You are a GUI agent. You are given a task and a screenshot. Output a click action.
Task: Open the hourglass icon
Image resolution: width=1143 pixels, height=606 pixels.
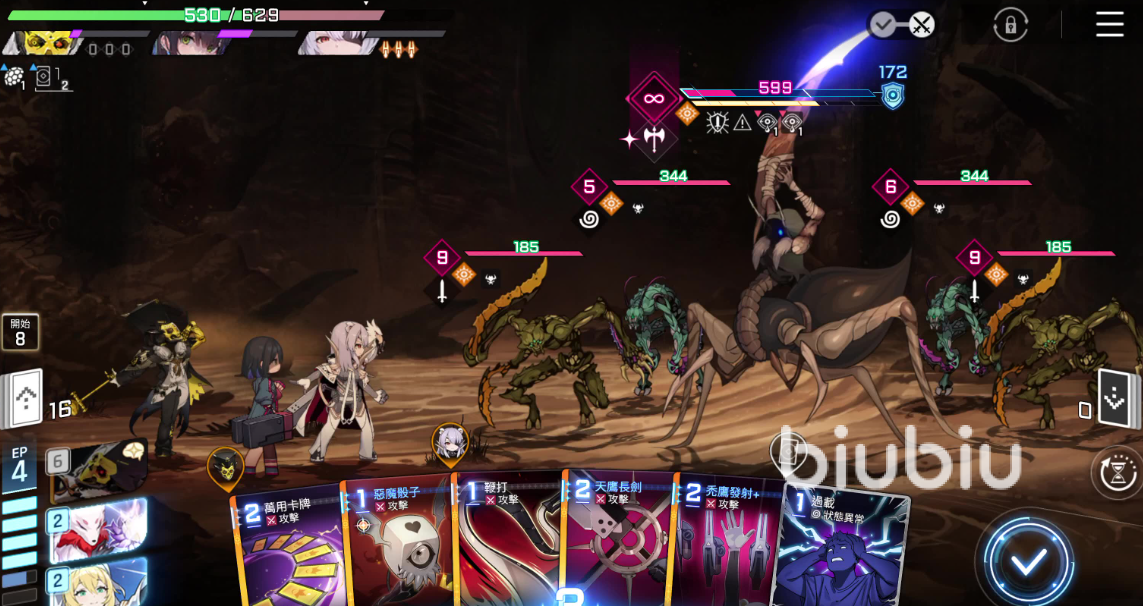[x=1117, y=471]
